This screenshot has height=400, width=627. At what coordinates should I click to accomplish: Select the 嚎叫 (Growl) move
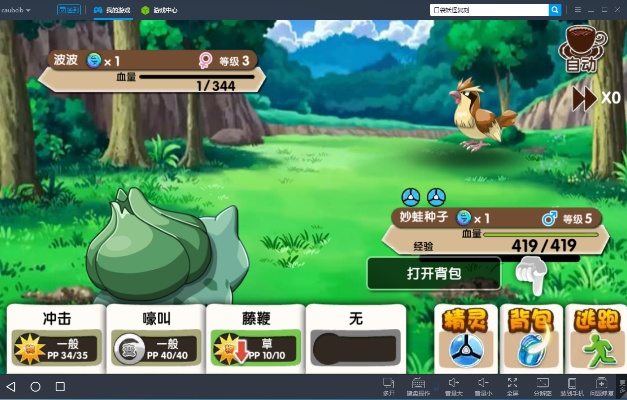pyautogui.click(x=155, y=337)
